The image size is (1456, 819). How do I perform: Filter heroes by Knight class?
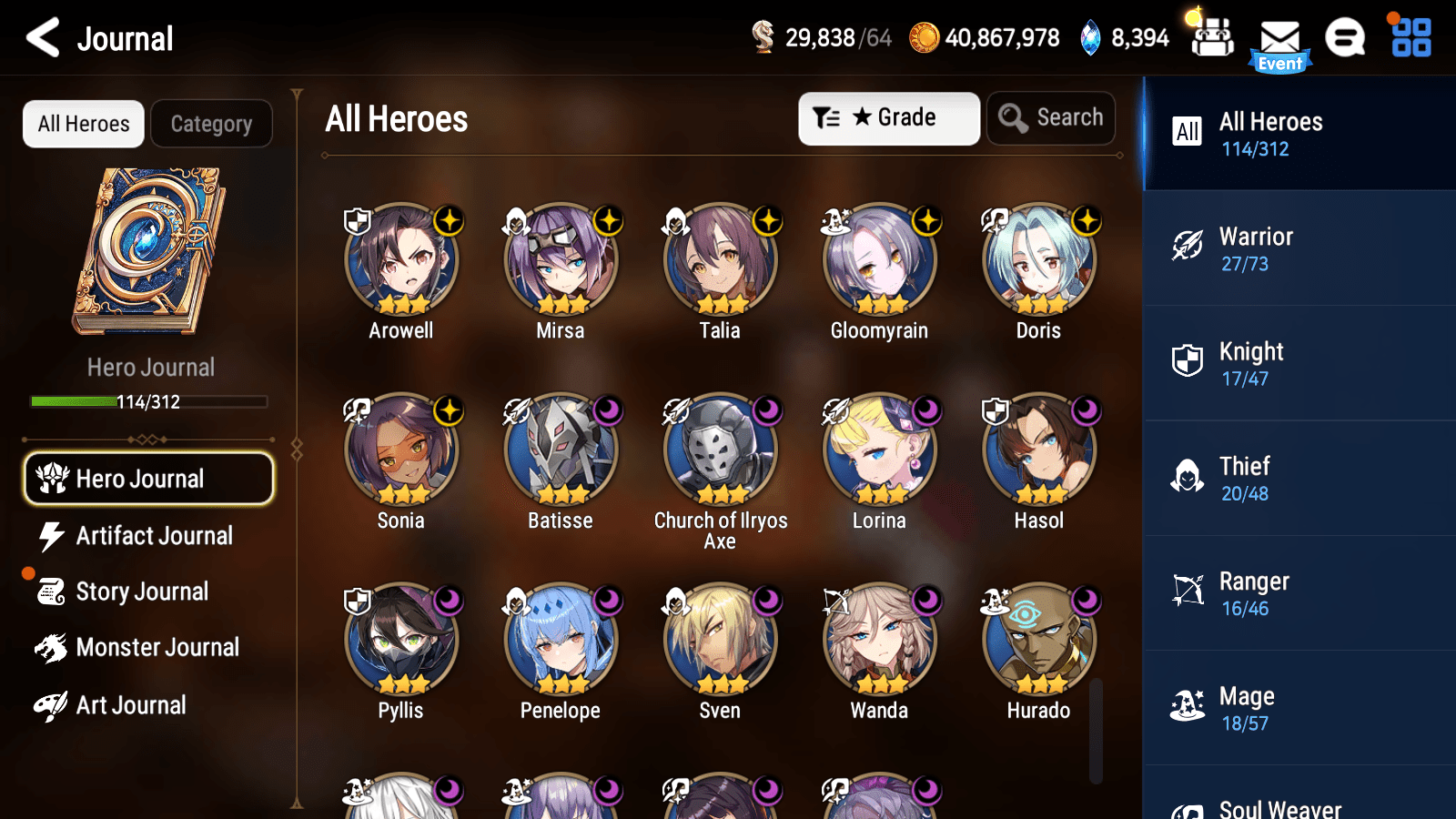[1299, 363]
